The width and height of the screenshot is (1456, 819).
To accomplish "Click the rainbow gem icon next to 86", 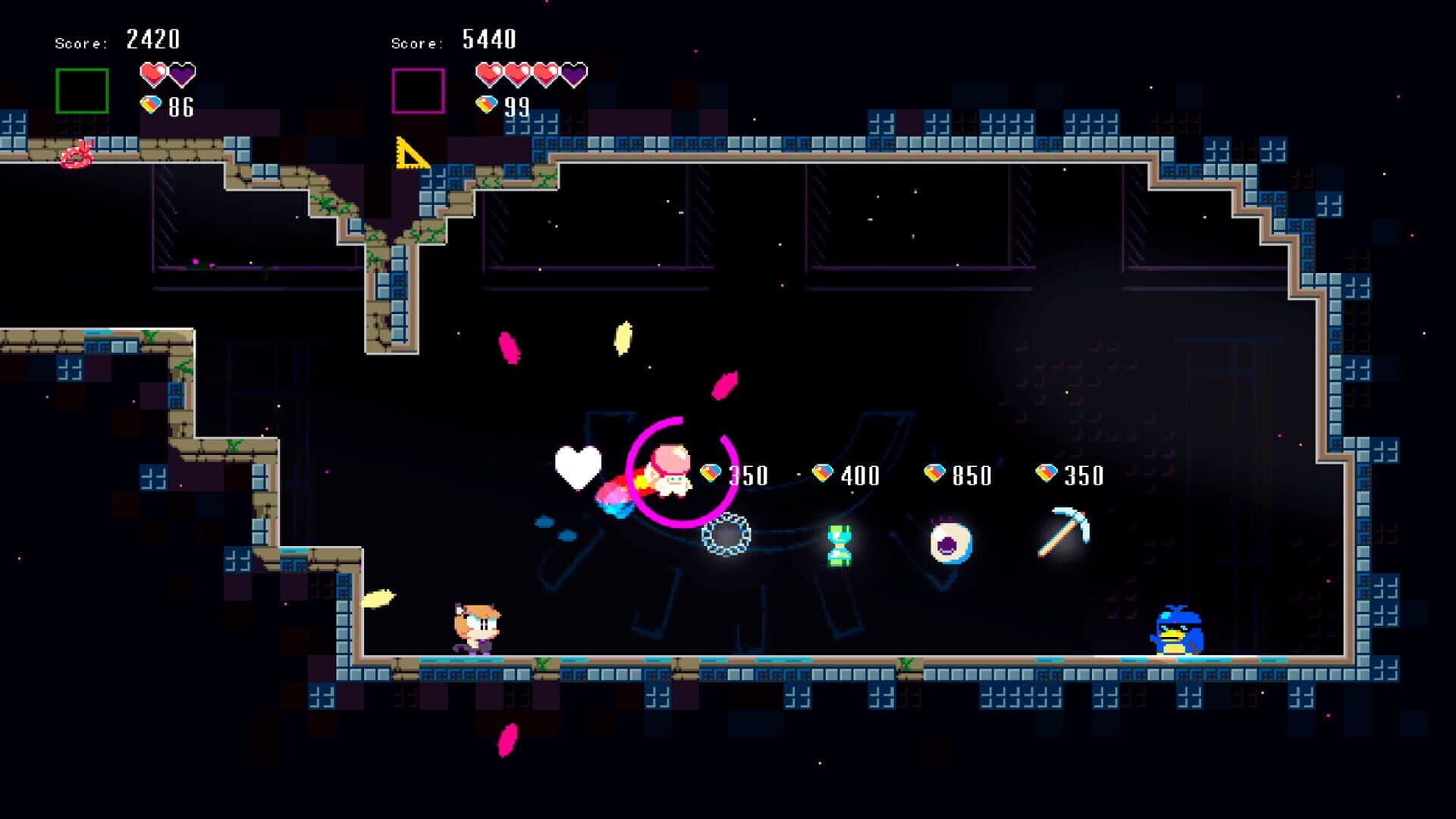I will 152,104.
